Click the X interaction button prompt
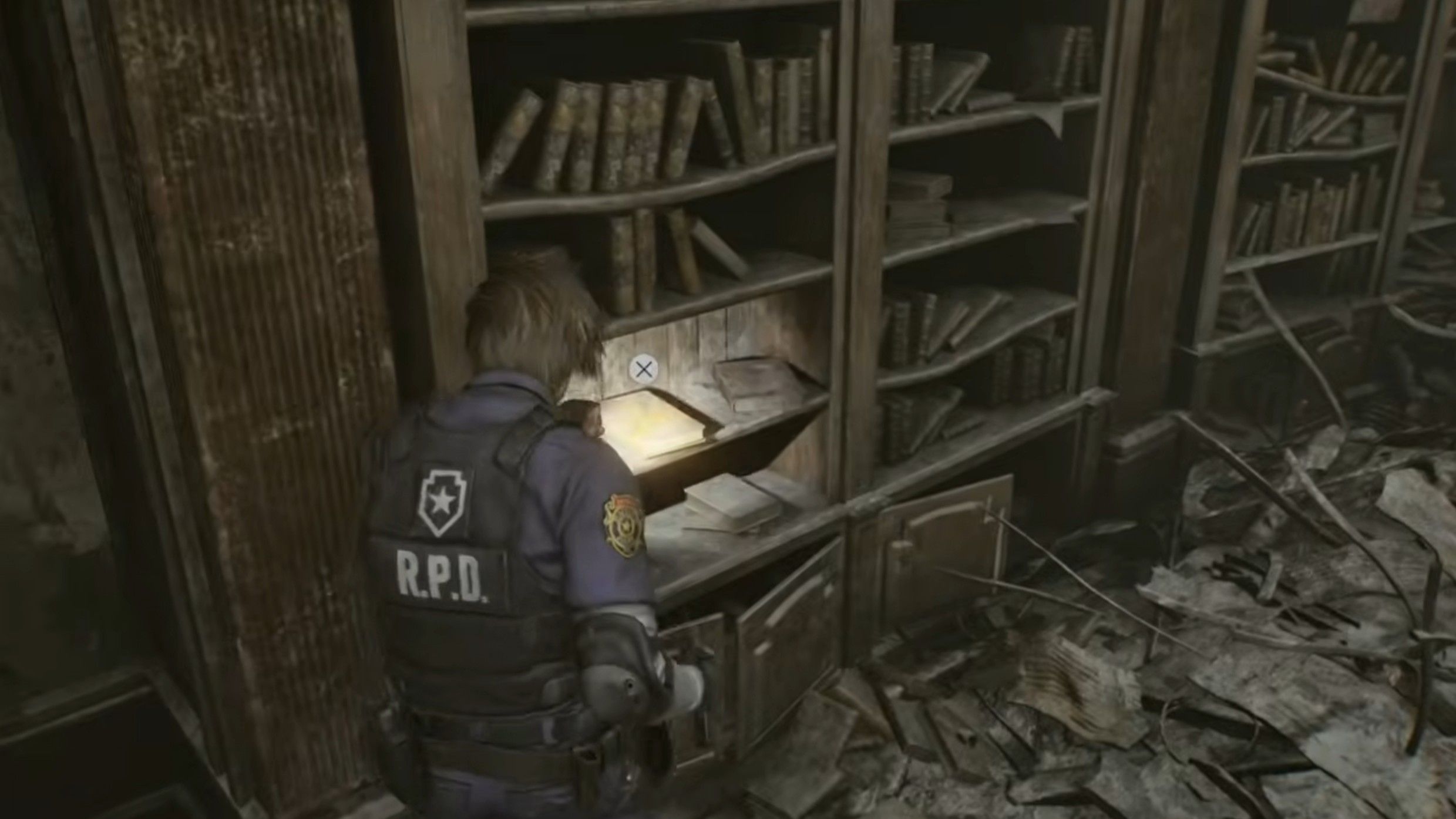This screenshot has height=819, width=1456. (x=644, y=370)
